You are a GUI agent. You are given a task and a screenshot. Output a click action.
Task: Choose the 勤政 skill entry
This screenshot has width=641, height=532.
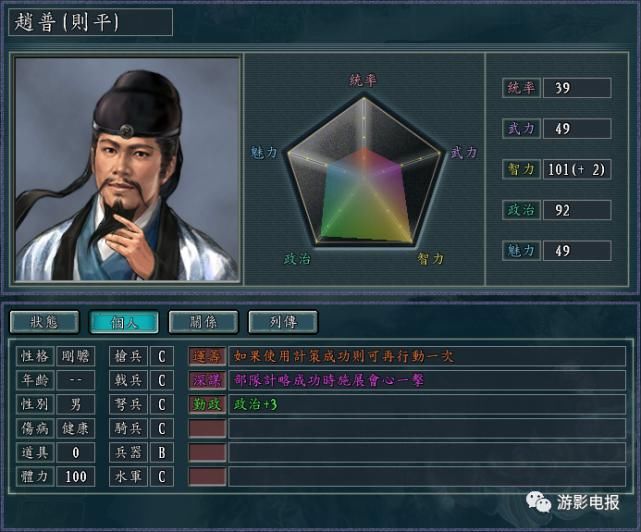click(208, 405)
